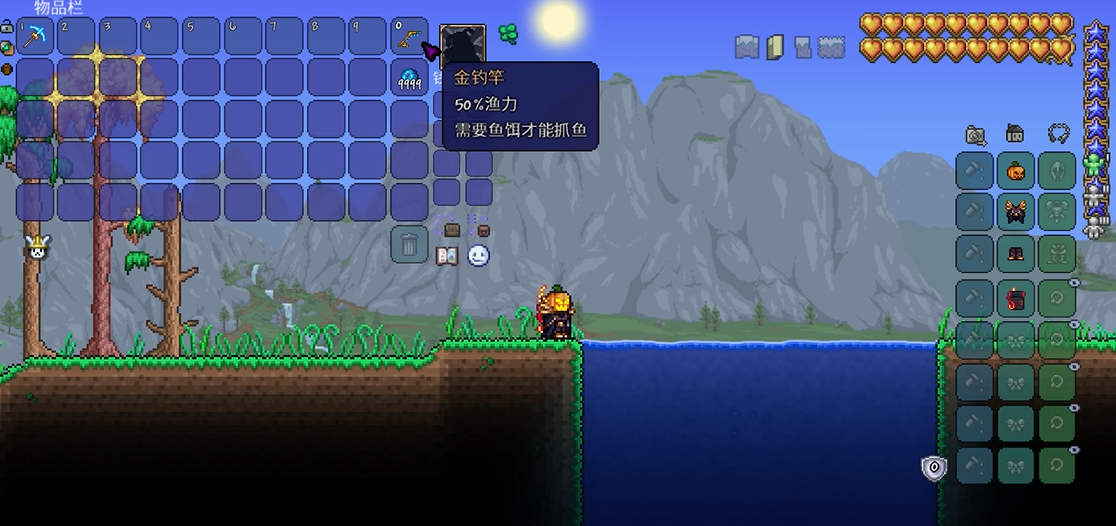
Task: Open the camera mode icon
Action: pyautogui.click(x=976, y=134)
